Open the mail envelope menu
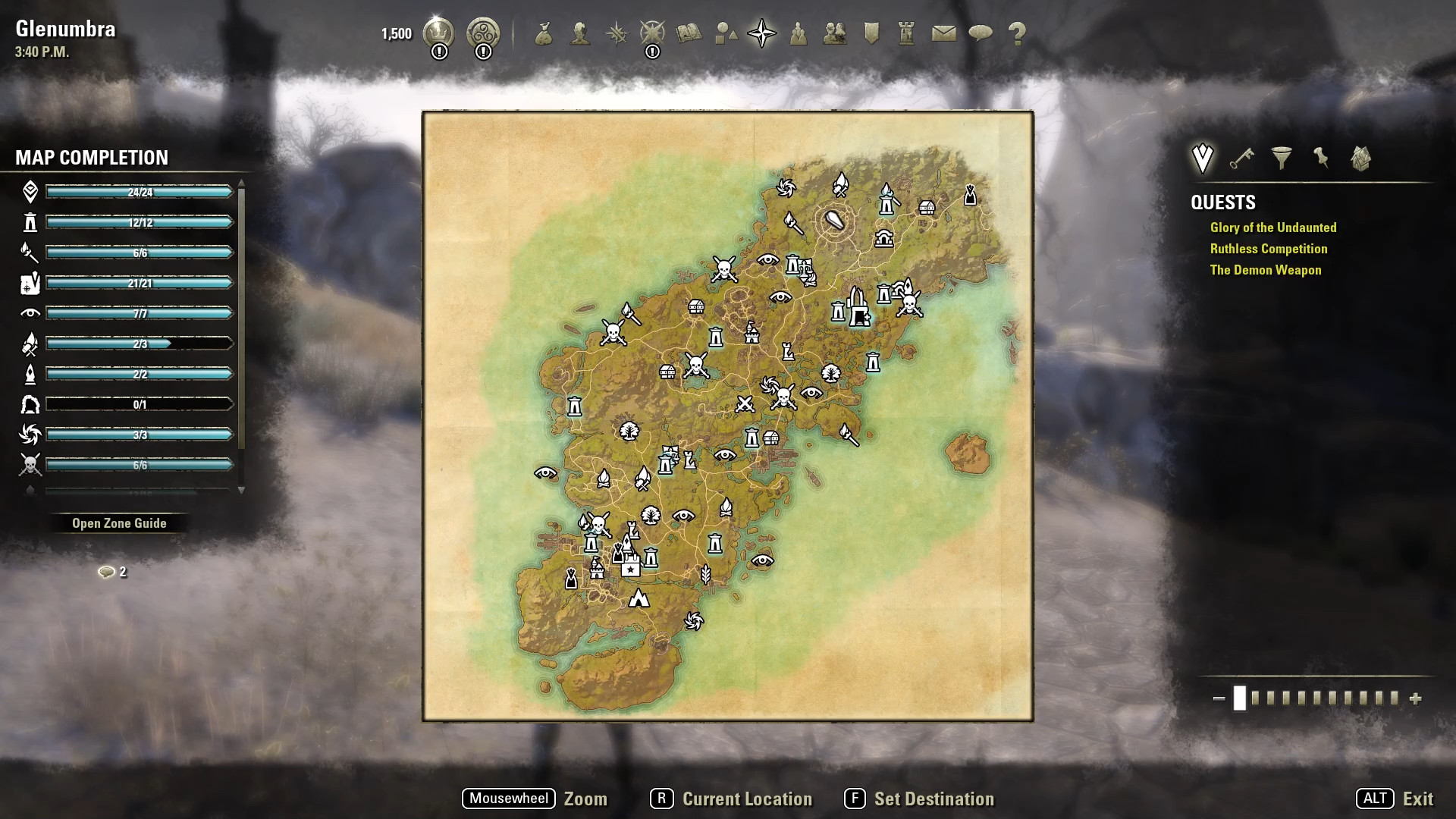Viewport: 1456px width, 819px height. [x=943, y=33]
